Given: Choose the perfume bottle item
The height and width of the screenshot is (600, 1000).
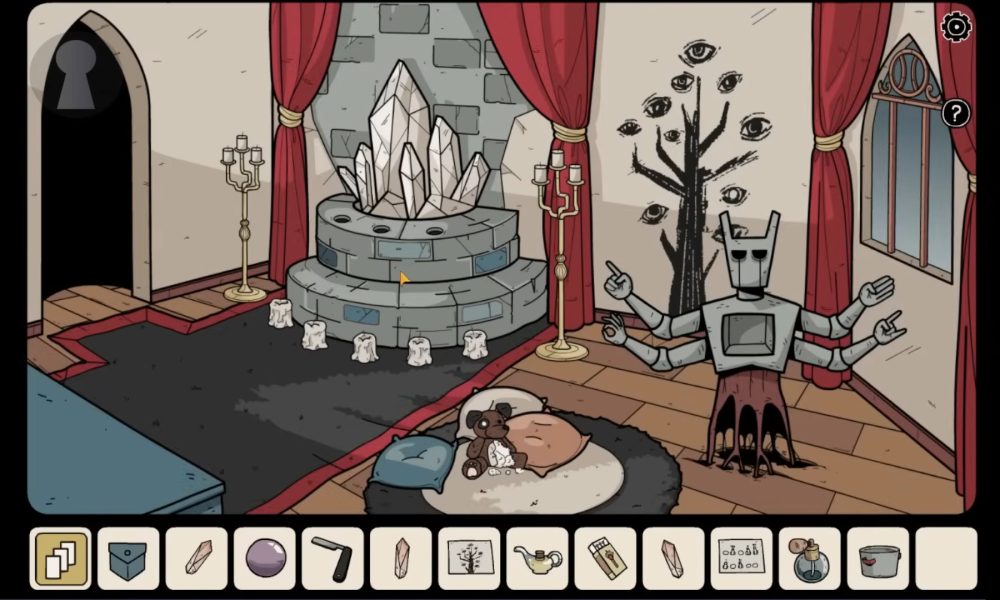Looking at the screenshot, I should pyautogui.click(x=809, y=558).
